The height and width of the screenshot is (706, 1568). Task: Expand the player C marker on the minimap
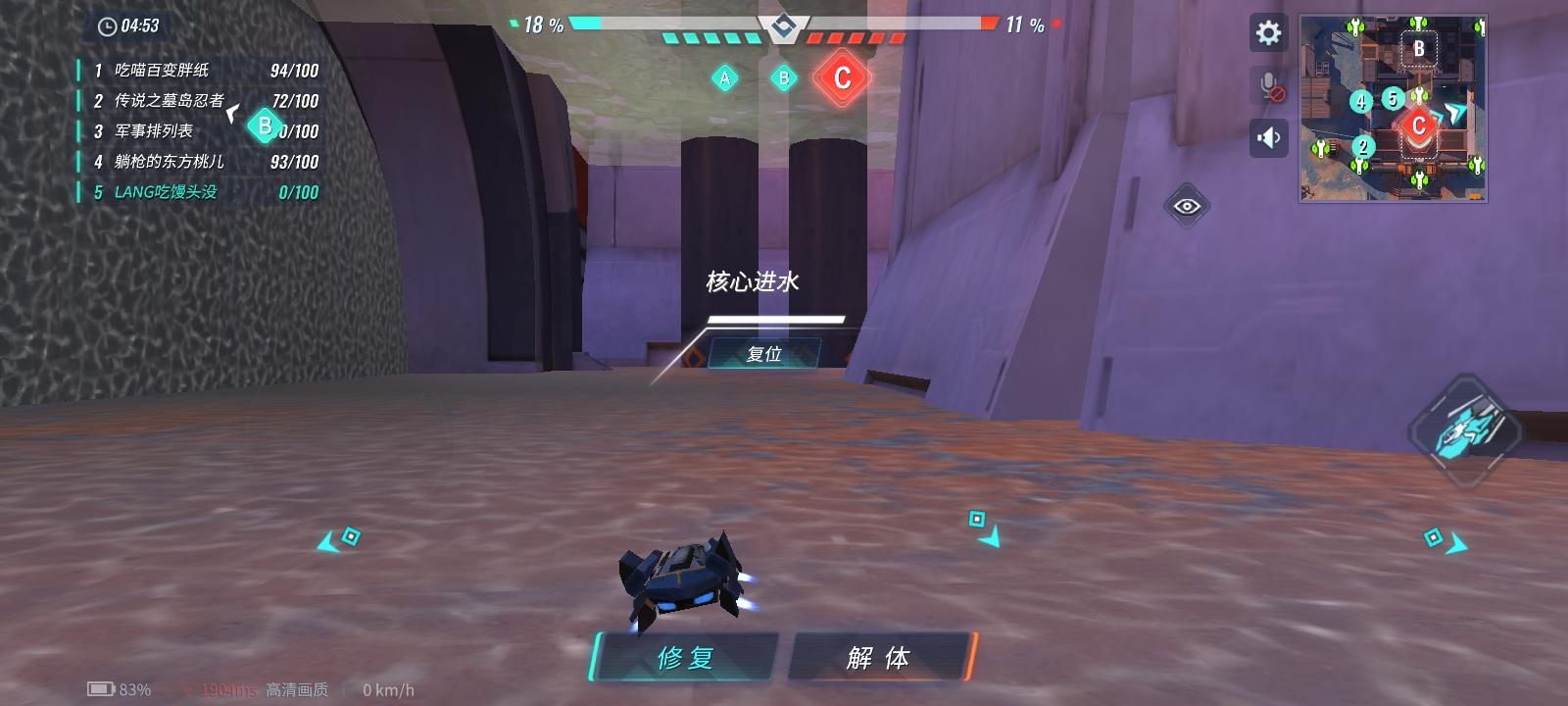pyautogui.click(x=1419, y=126)
